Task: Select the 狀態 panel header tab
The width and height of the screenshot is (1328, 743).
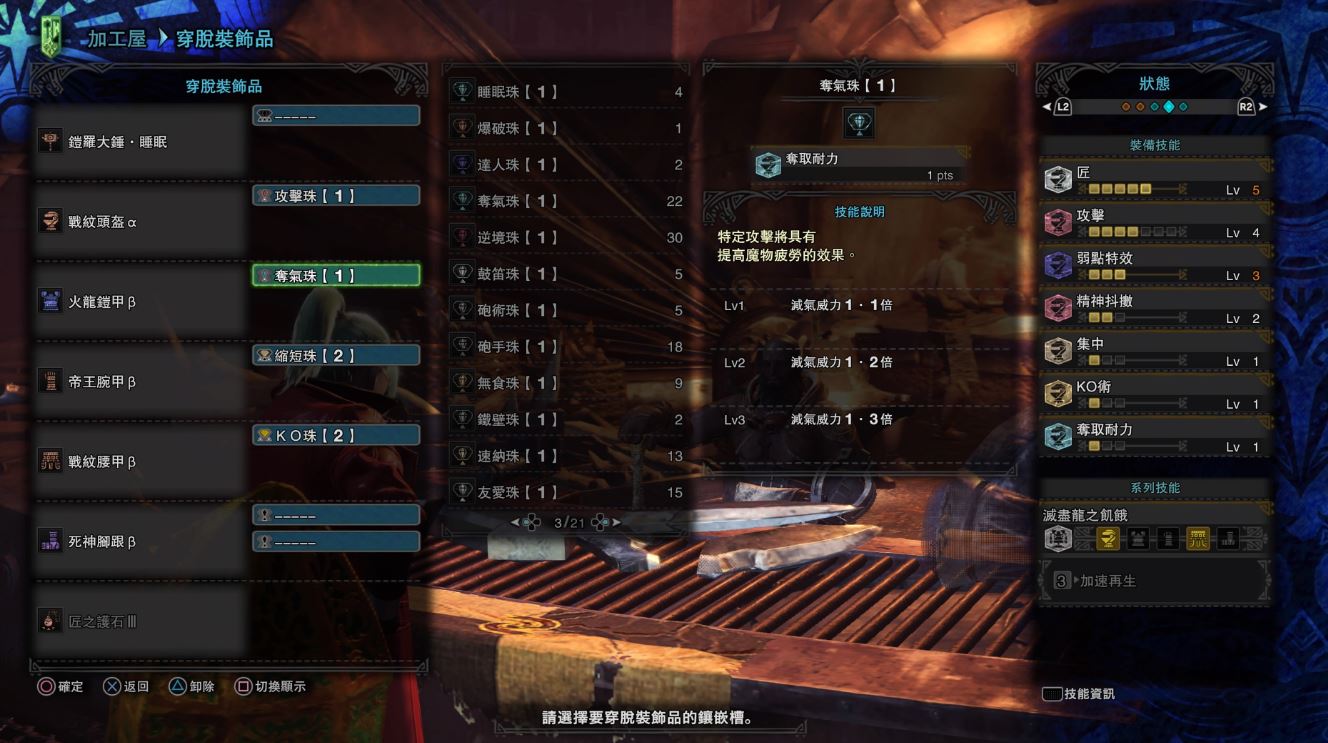Action: (1156, 83)
